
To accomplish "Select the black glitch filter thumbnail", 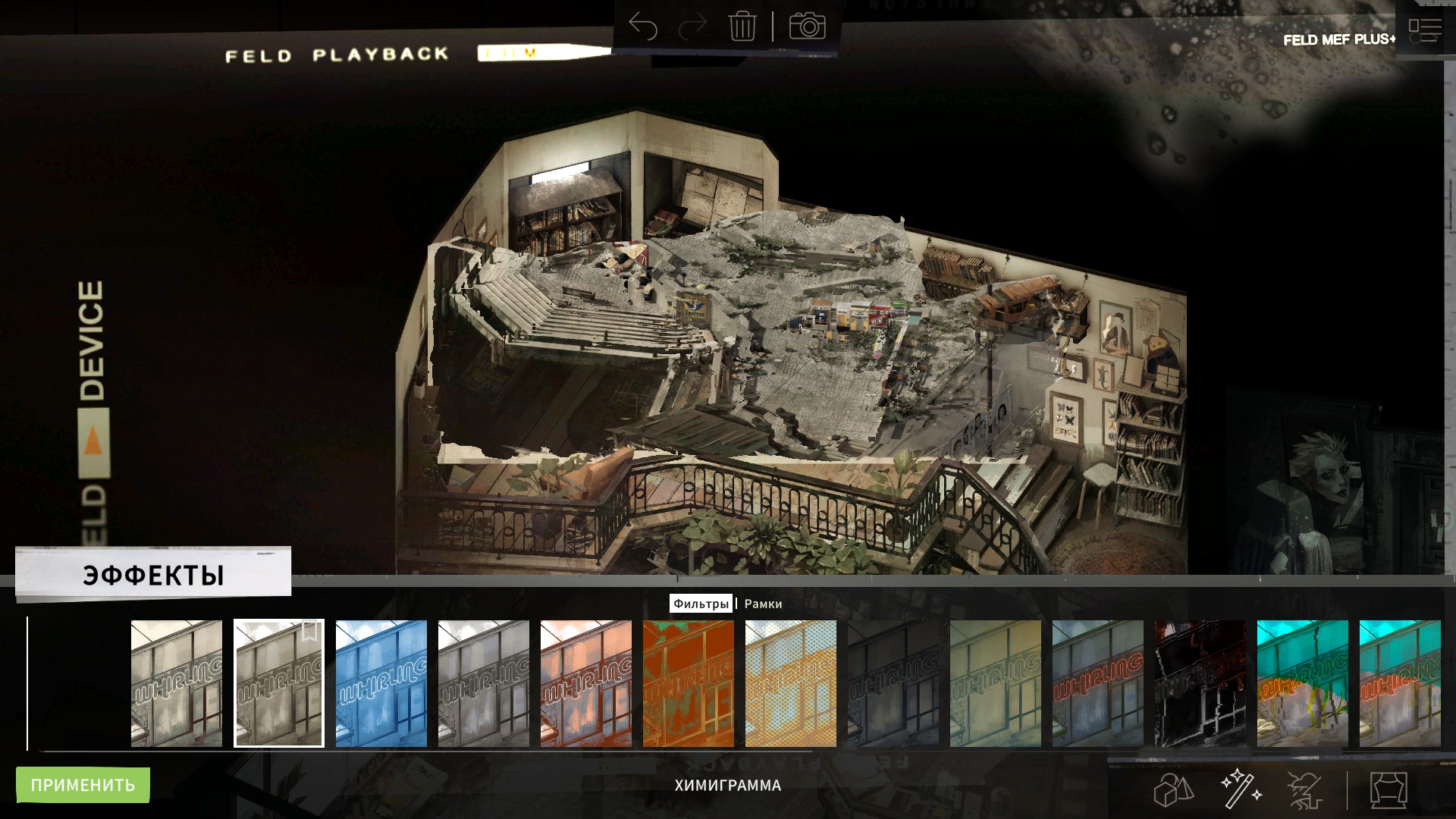I will pos(1200,683).
